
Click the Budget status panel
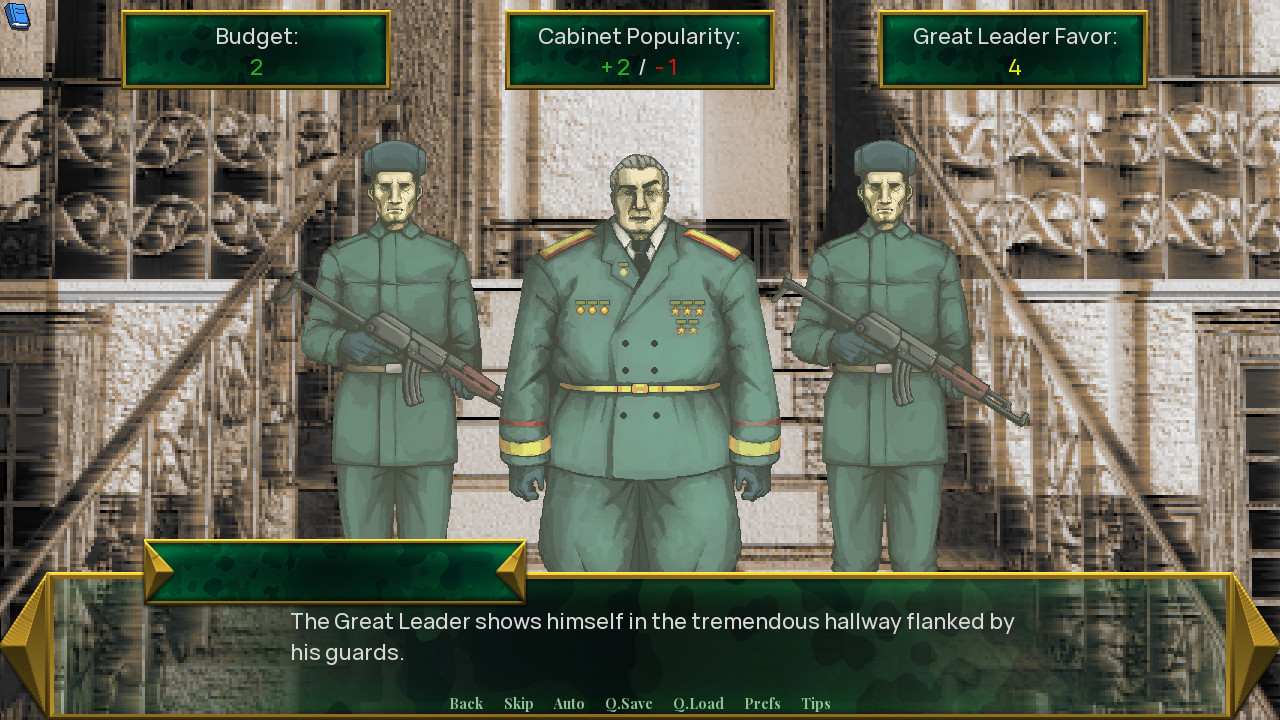coord(255,49)
